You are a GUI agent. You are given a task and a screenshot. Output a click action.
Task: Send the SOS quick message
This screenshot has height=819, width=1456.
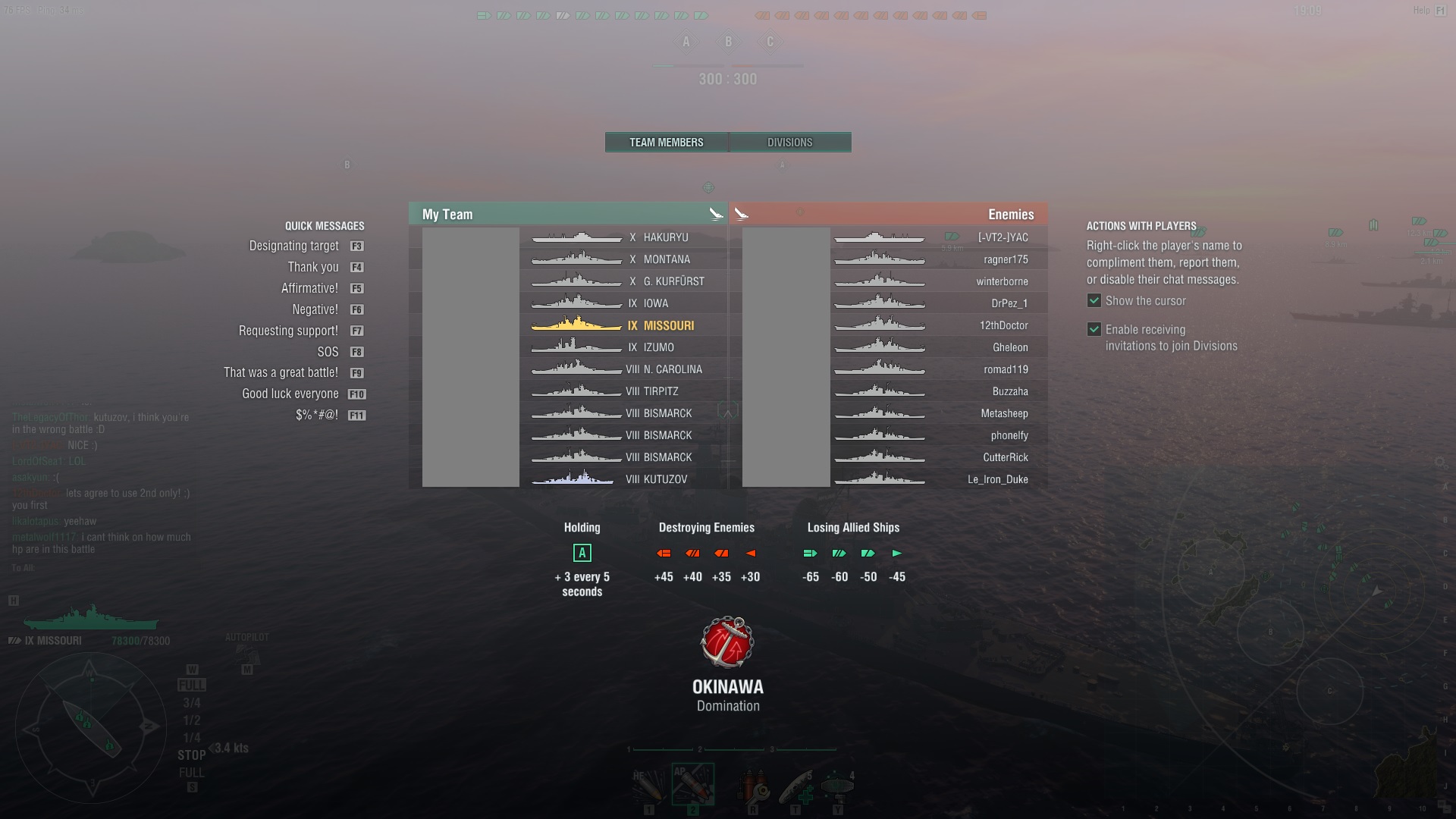tap(328, 353)
